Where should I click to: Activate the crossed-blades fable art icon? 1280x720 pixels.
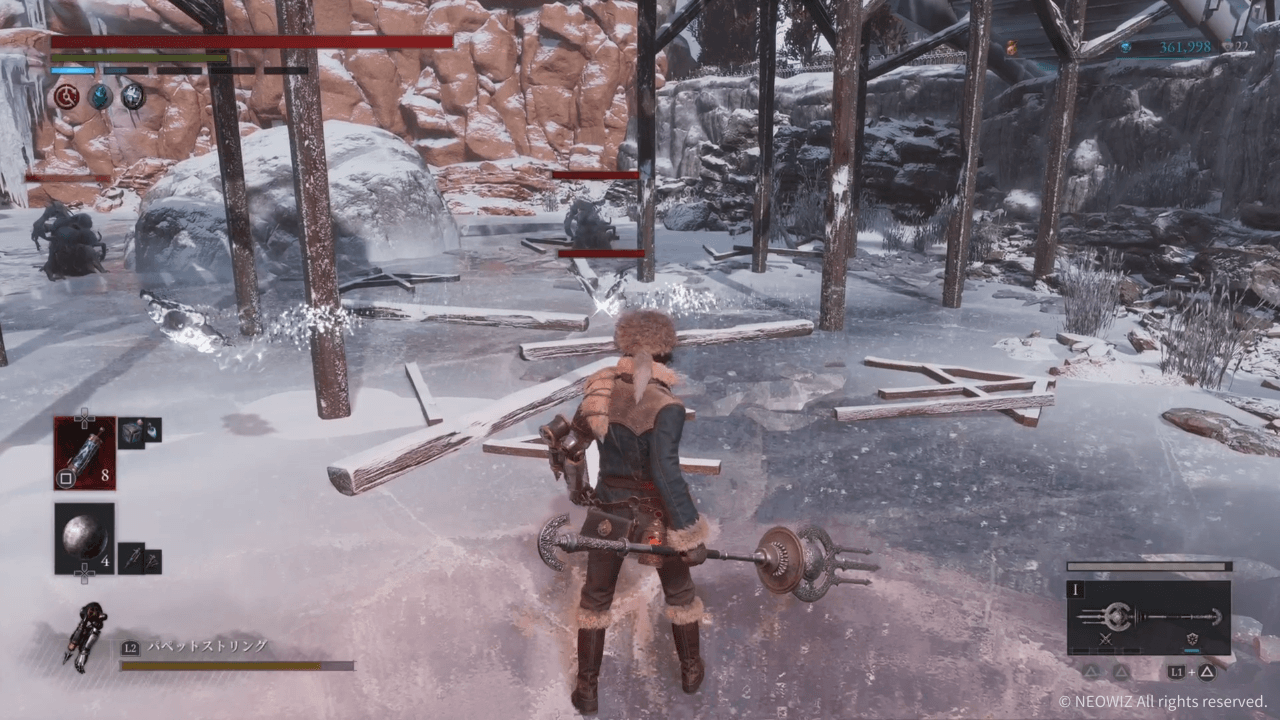(x=1105, y=639)
